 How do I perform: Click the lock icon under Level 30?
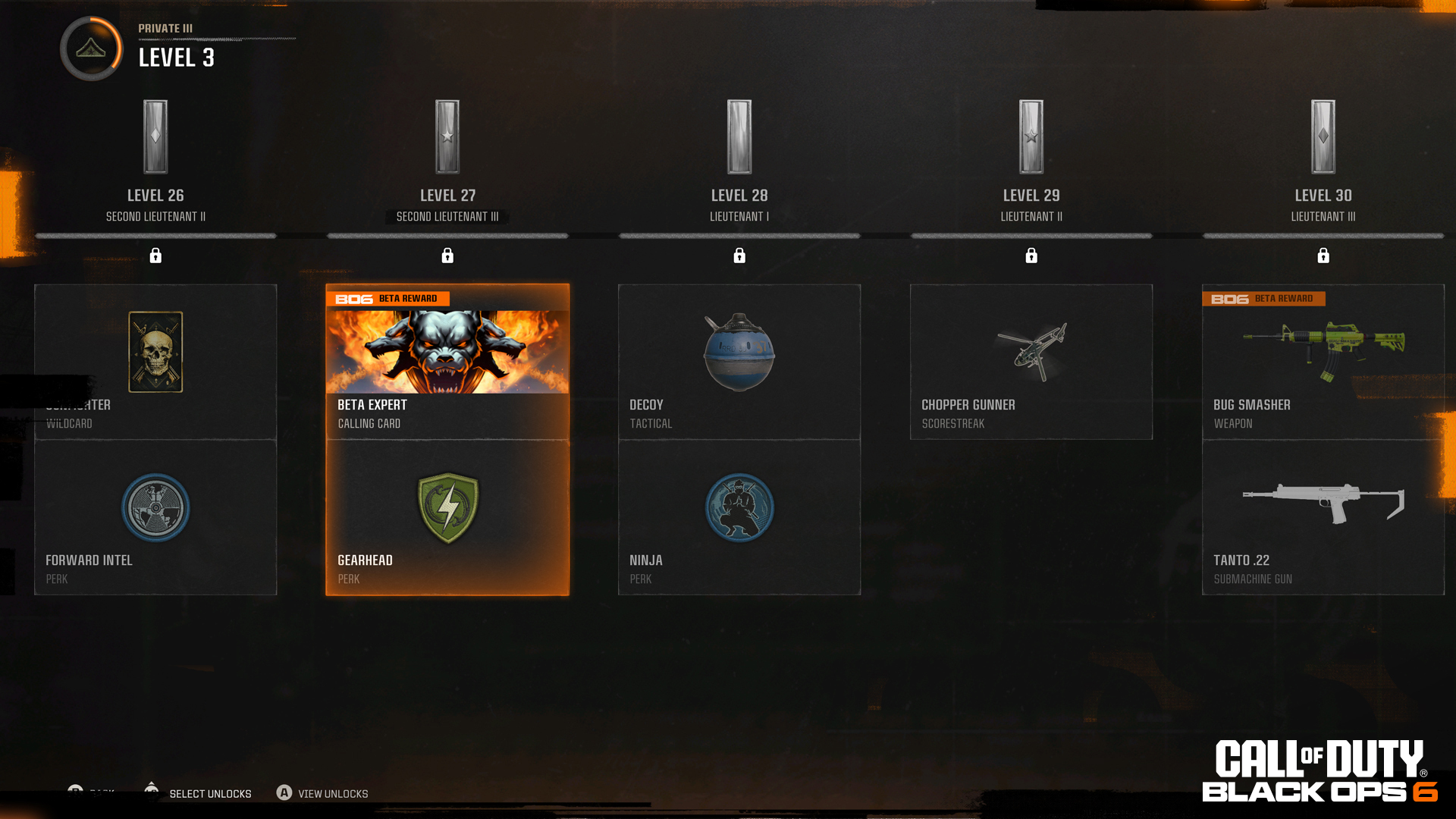click(1323, 256)
